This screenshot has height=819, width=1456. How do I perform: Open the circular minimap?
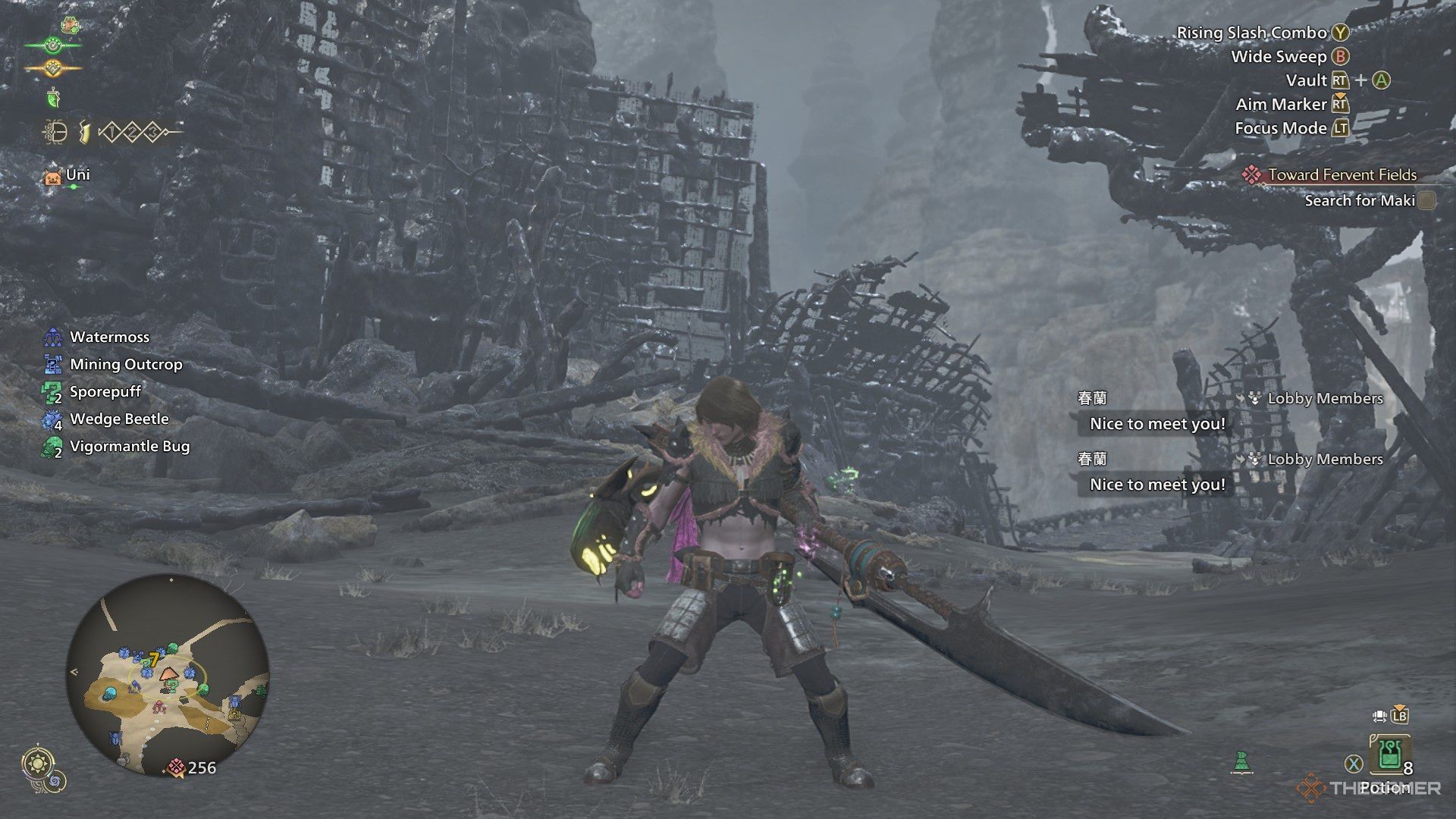coord(168,676)
